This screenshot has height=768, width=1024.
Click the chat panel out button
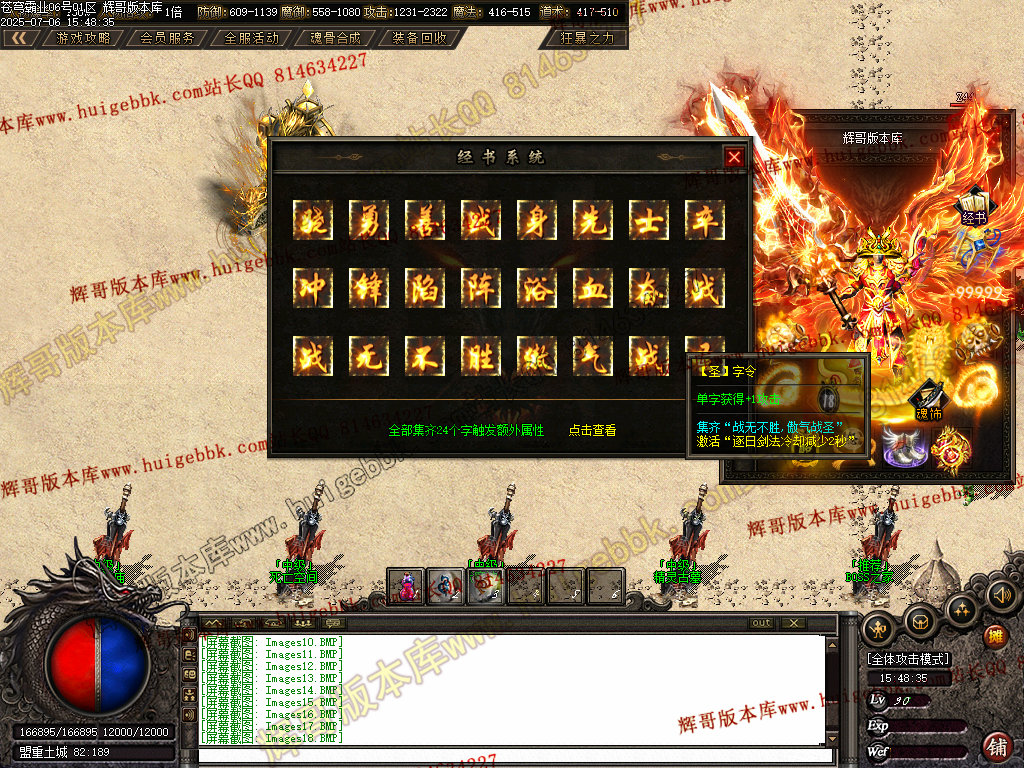coord(762,623)
